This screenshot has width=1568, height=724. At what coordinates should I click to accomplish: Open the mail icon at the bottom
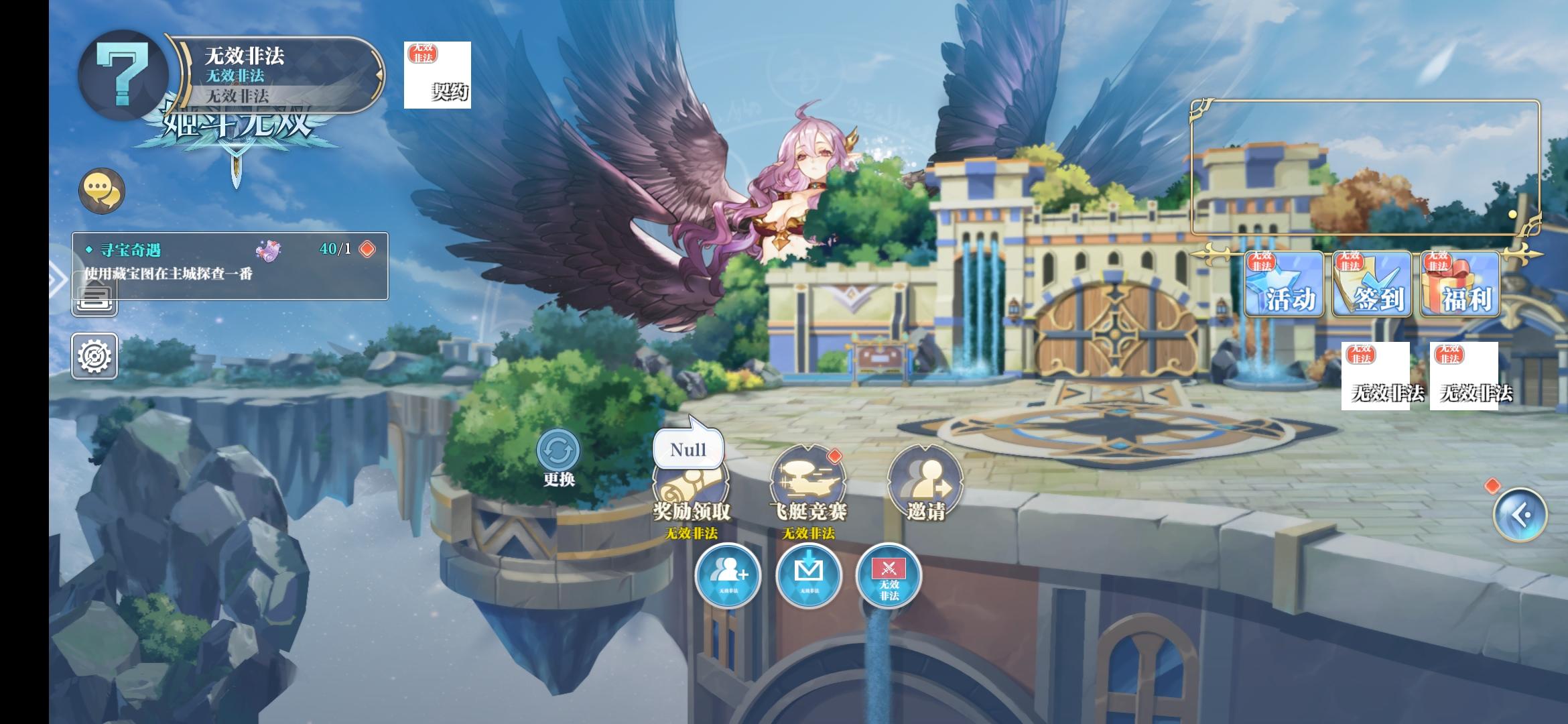pos(807,577)
